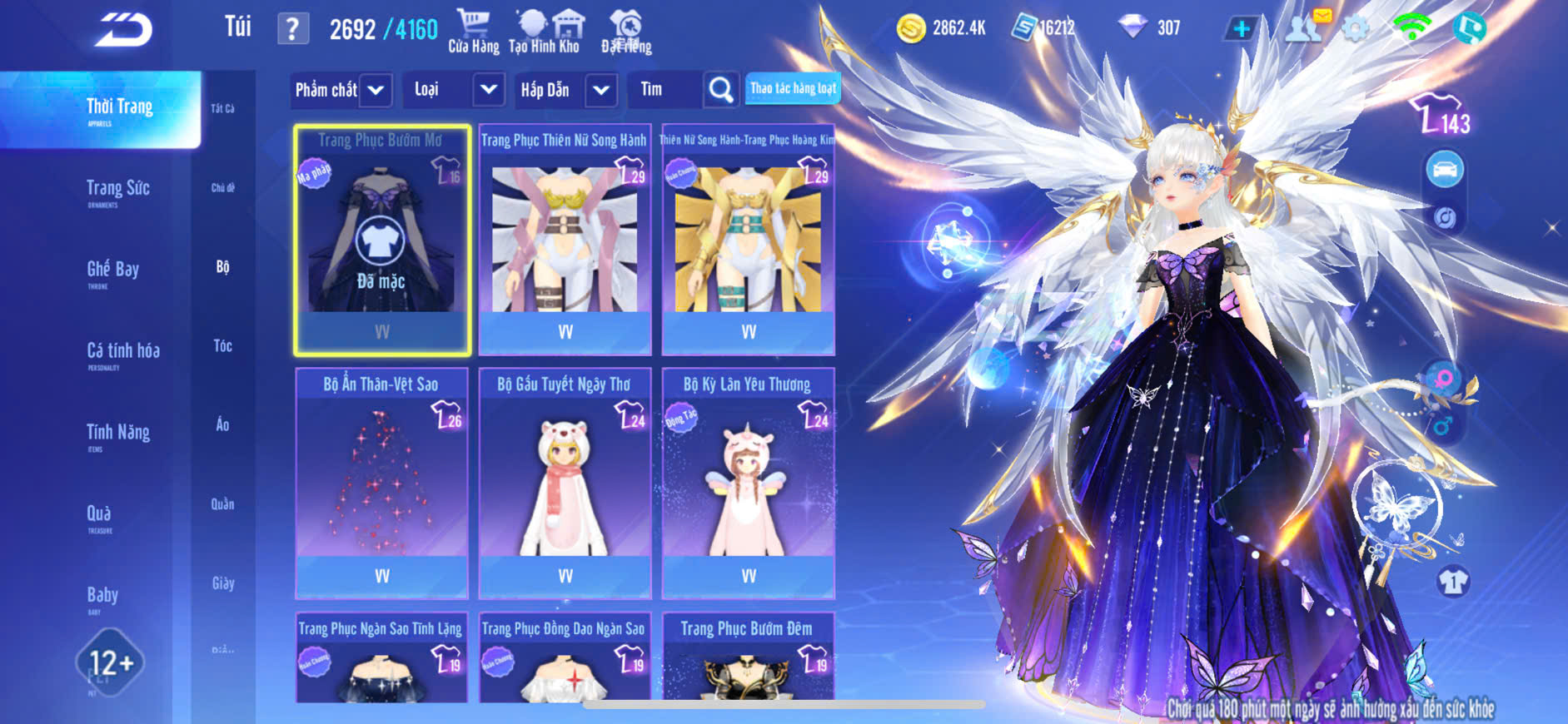
Task: Go back using the top-left arrow
Action: [x=125, y=31]
